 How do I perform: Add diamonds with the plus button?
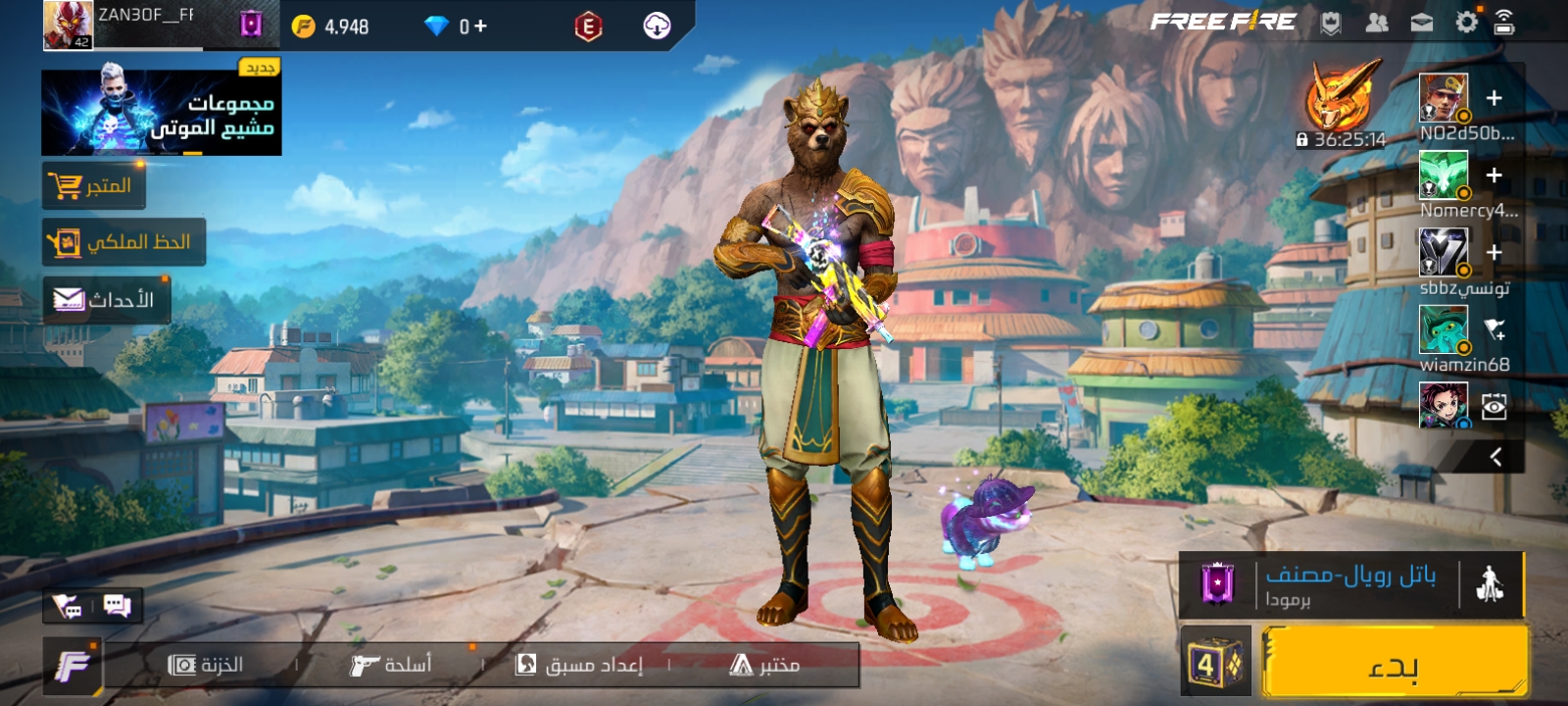[x=480, y=26]
